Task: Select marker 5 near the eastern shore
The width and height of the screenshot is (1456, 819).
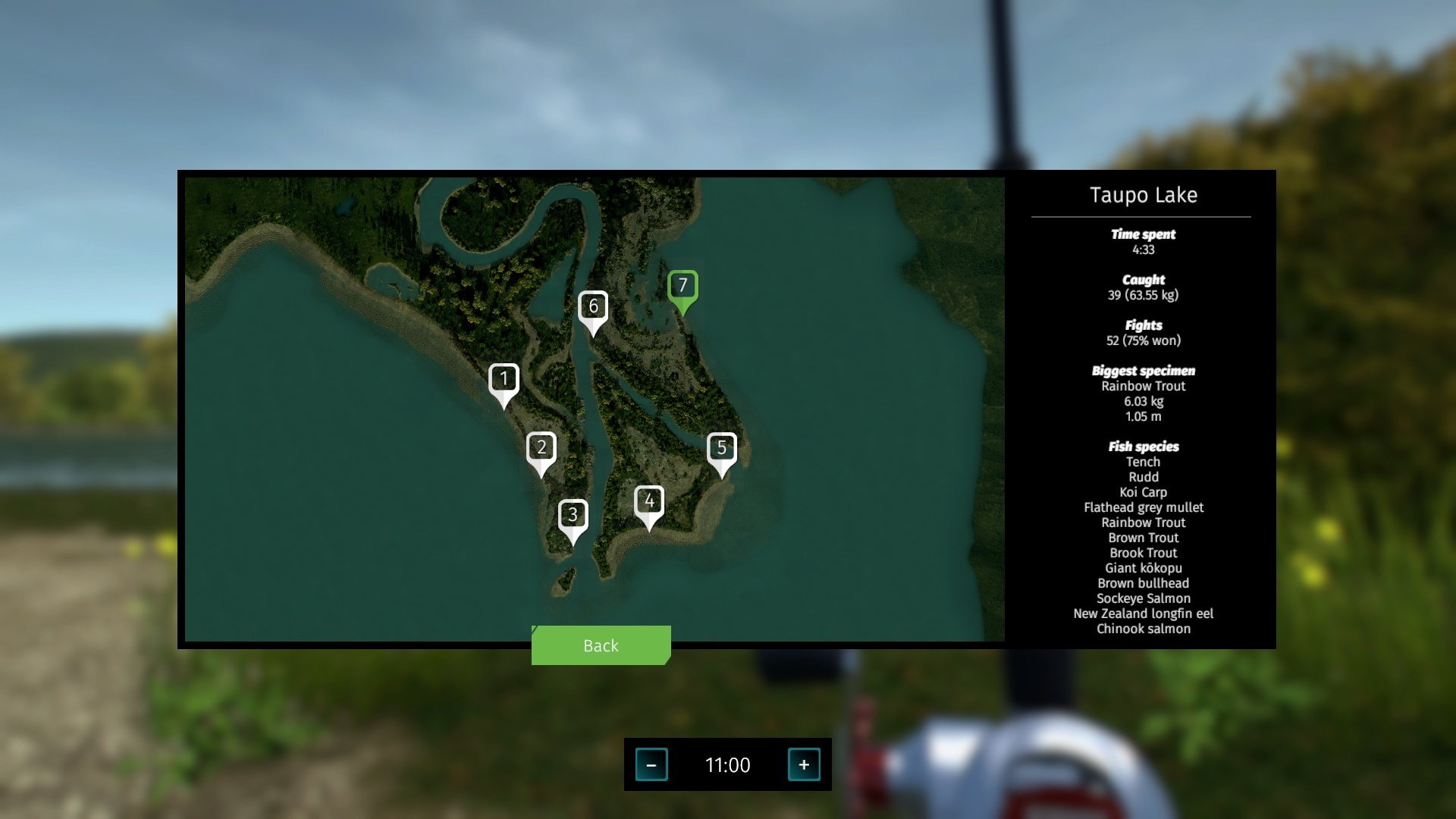Action: coord(723,447)
